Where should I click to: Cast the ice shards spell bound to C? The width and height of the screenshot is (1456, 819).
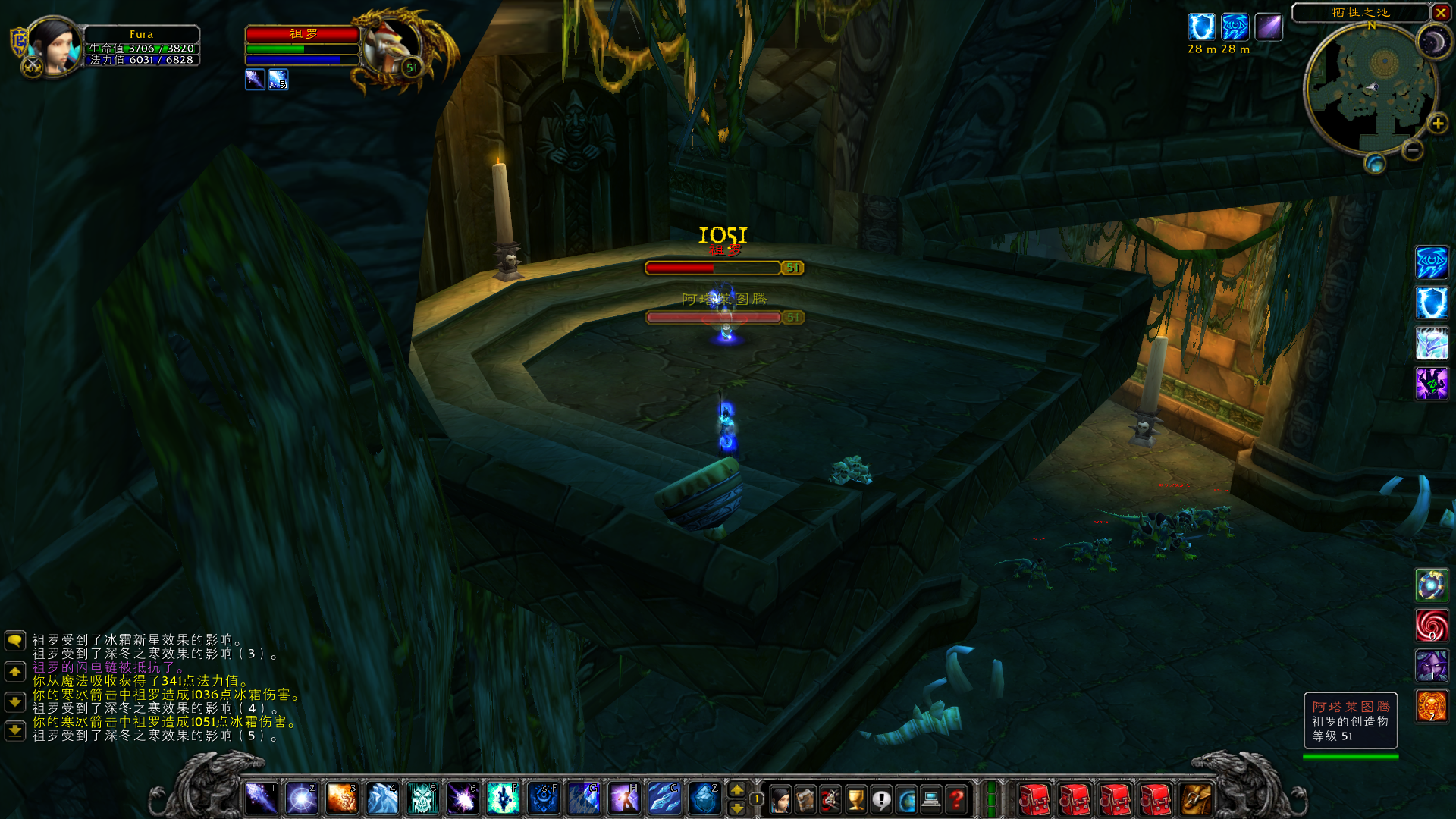[664, 799]
